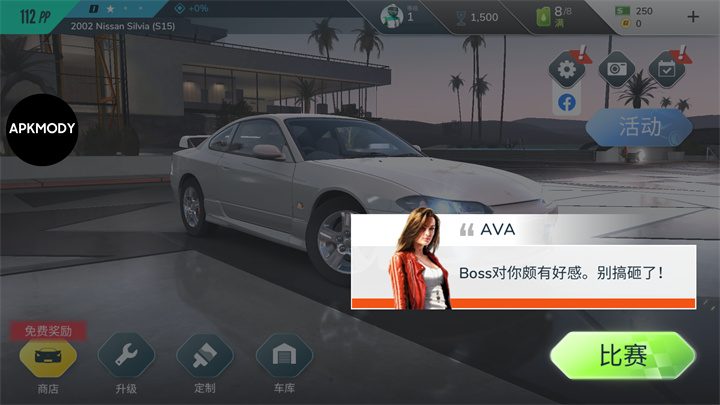Add currency with the plus button
The height and width of the screenshot is (405, 720).
[694, 16]
